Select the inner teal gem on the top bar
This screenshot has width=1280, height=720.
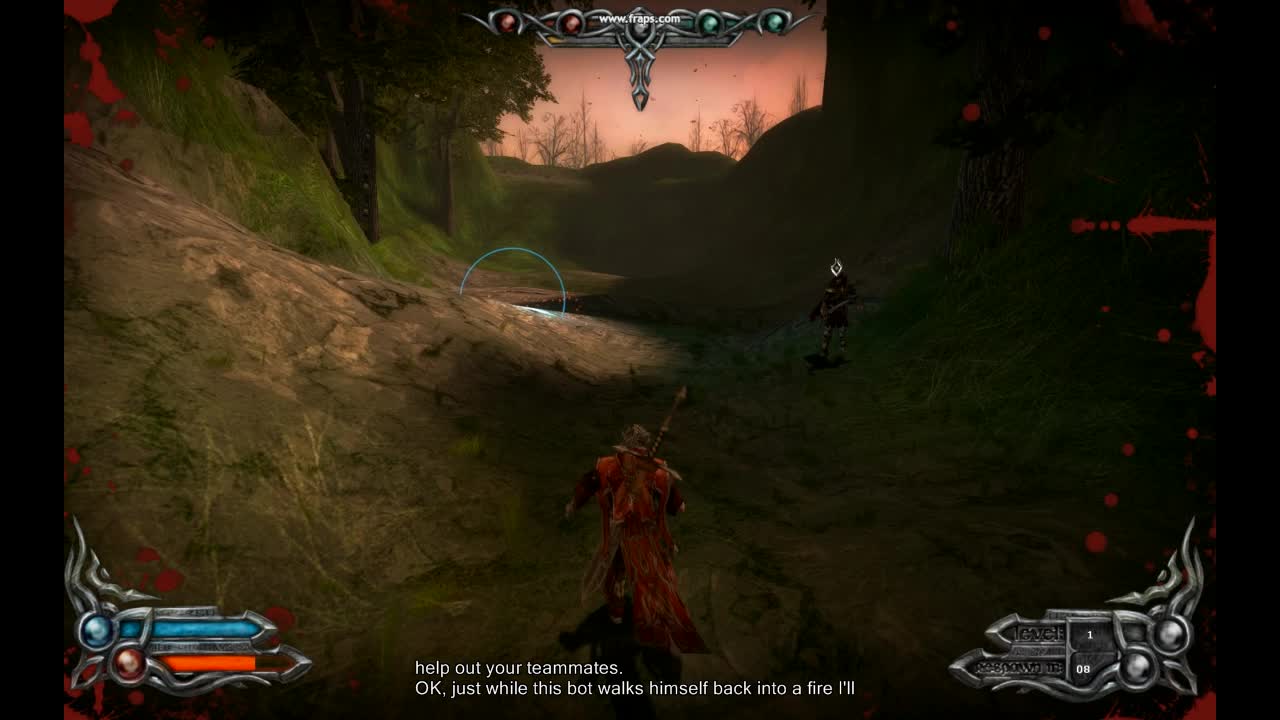709,24
